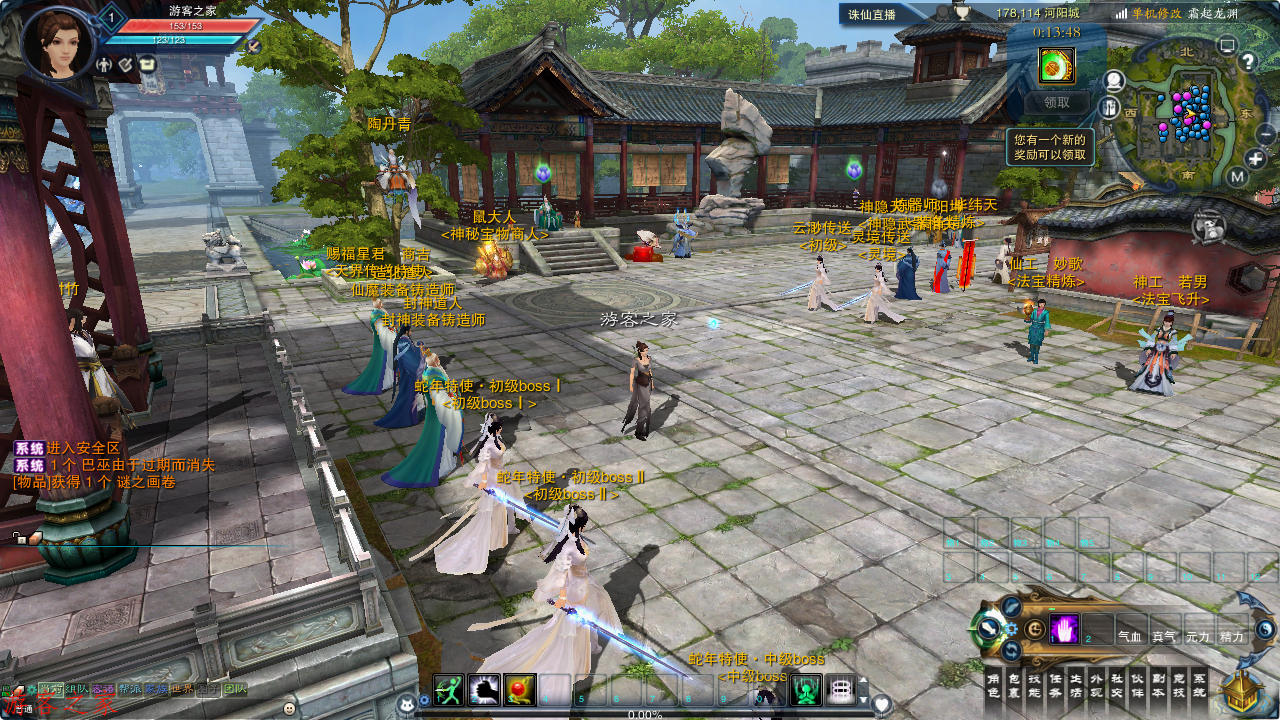Open help with the question mark icon
Viewport: 1280px width, 720px height.
coord(1247,61)
